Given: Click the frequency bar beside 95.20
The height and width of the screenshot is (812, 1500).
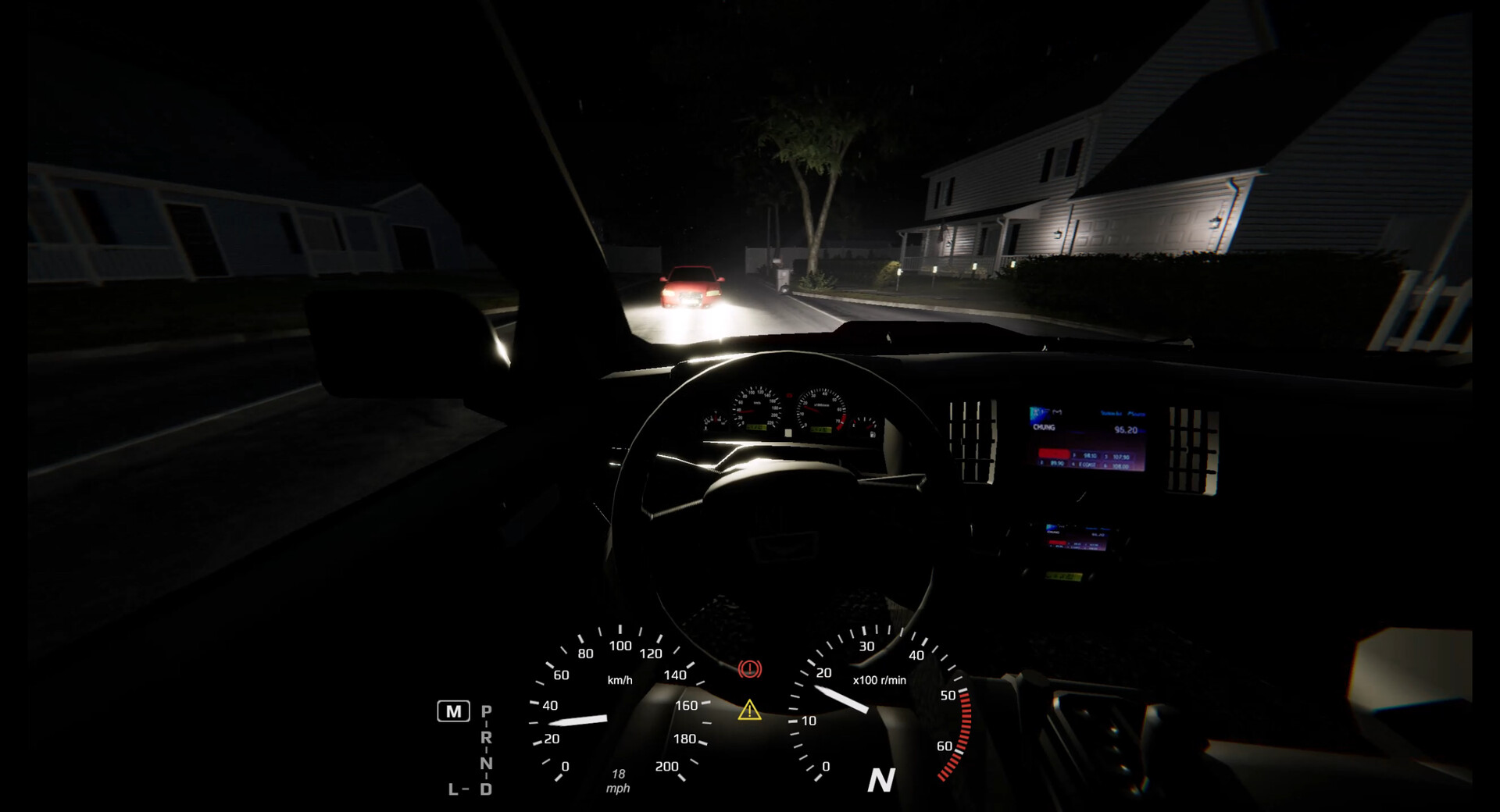Looking at the screenshot, I should (x=1144, y=432).
